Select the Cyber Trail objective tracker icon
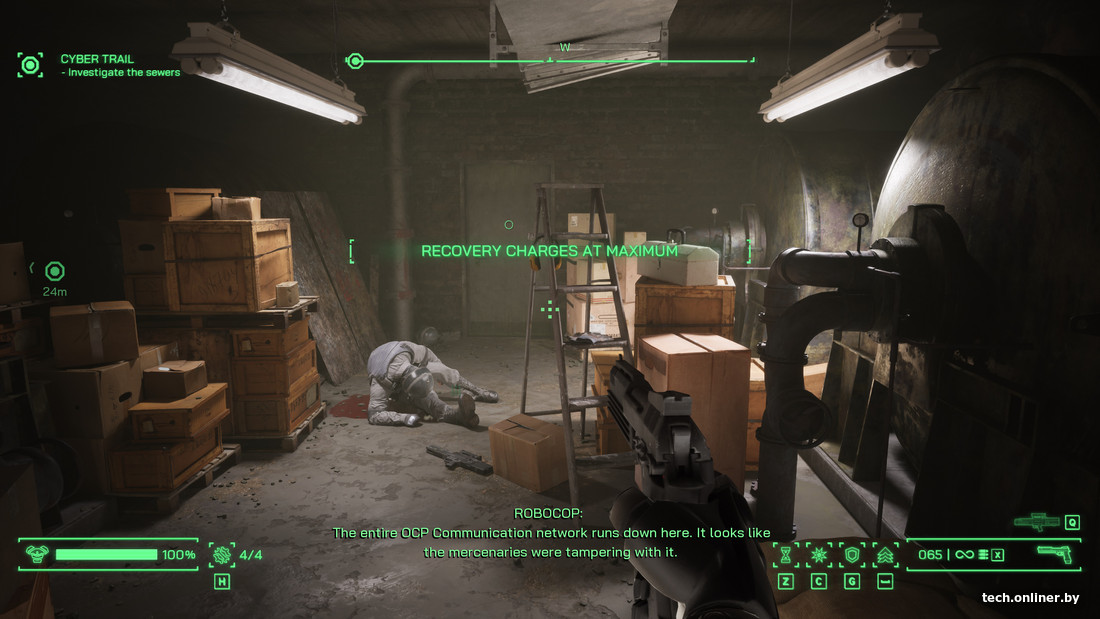Viewport: 1100px width, 619px height. [x=30, y=66]
